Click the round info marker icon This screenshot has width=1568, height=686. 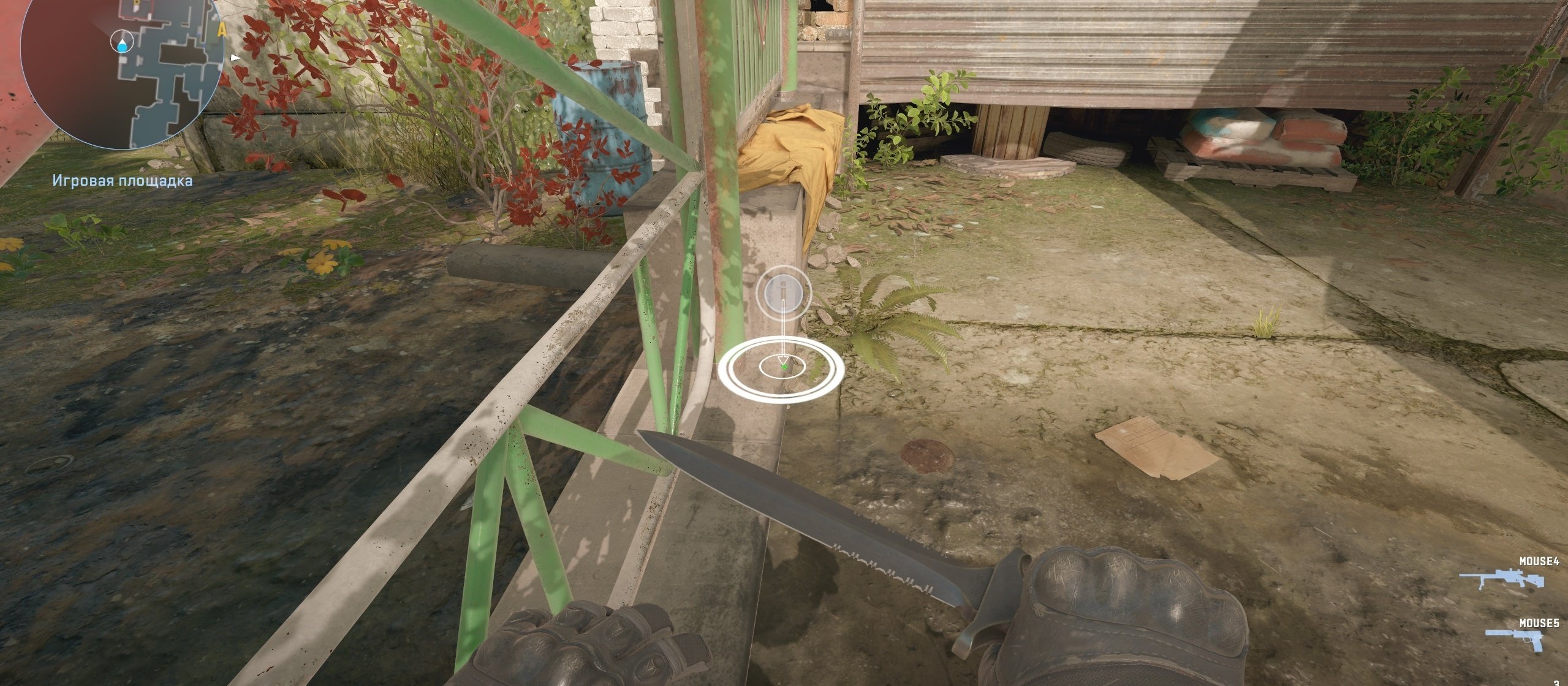(784, 292)
